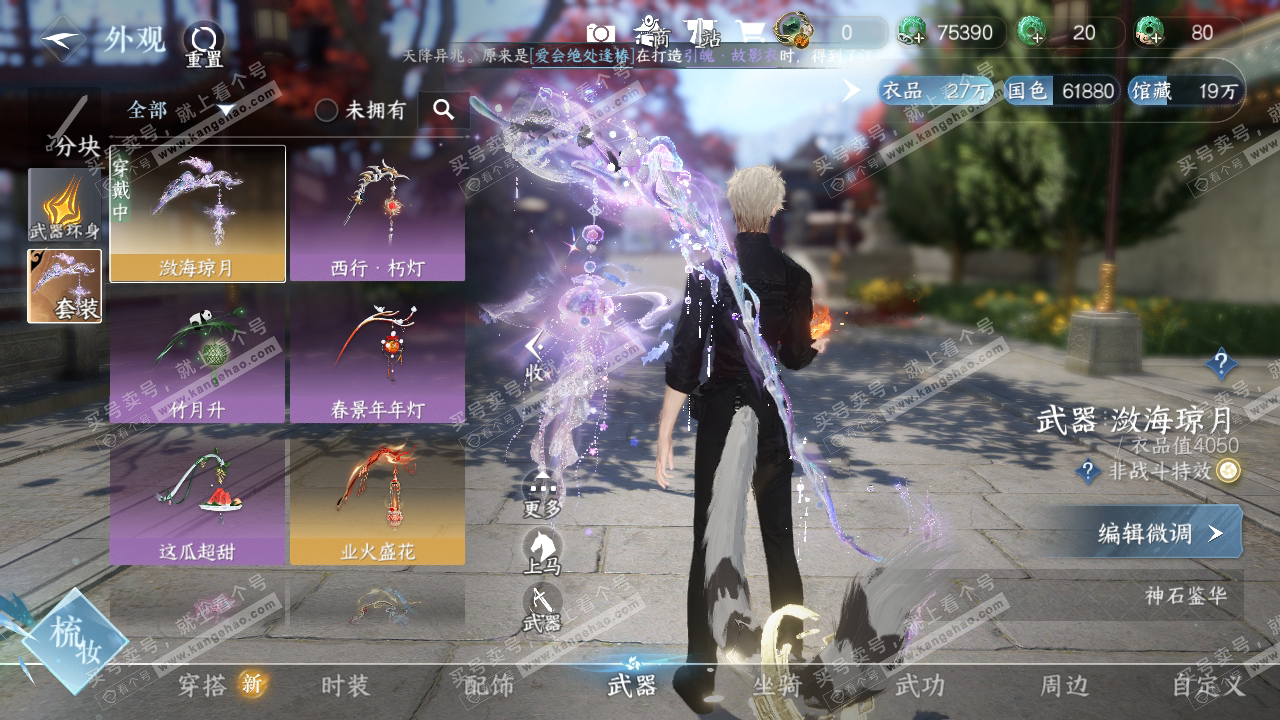Click the 上马 mount button
This screenshot has width=1280, height=720.
(x=542, y=551)
